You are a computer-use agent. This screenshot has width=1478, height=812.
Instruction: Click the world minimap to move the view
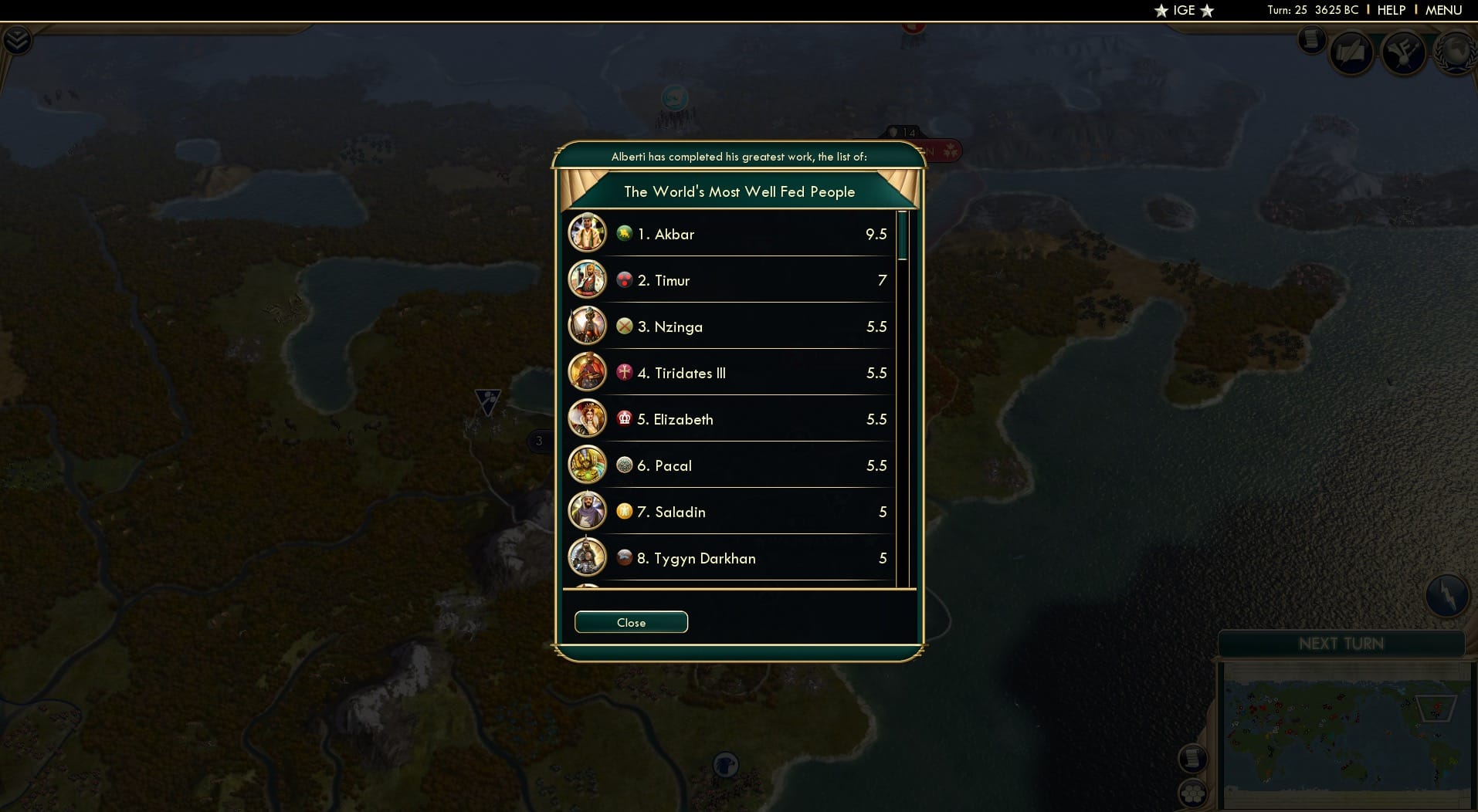point(1347,733)
